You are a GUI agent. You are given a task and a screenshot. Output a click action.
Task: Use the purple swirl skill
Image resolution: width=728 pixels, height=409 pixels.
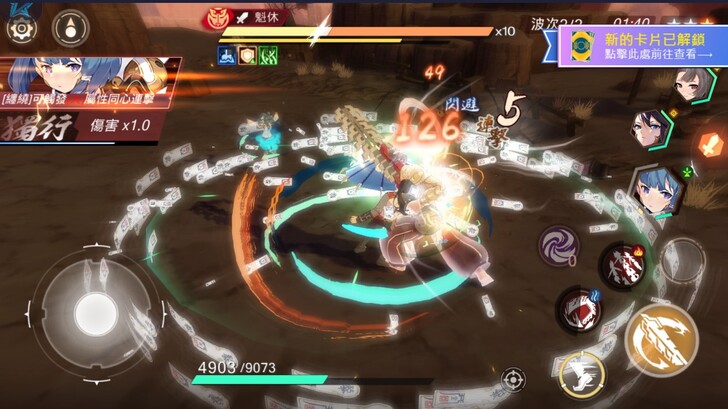pos(558,244)
